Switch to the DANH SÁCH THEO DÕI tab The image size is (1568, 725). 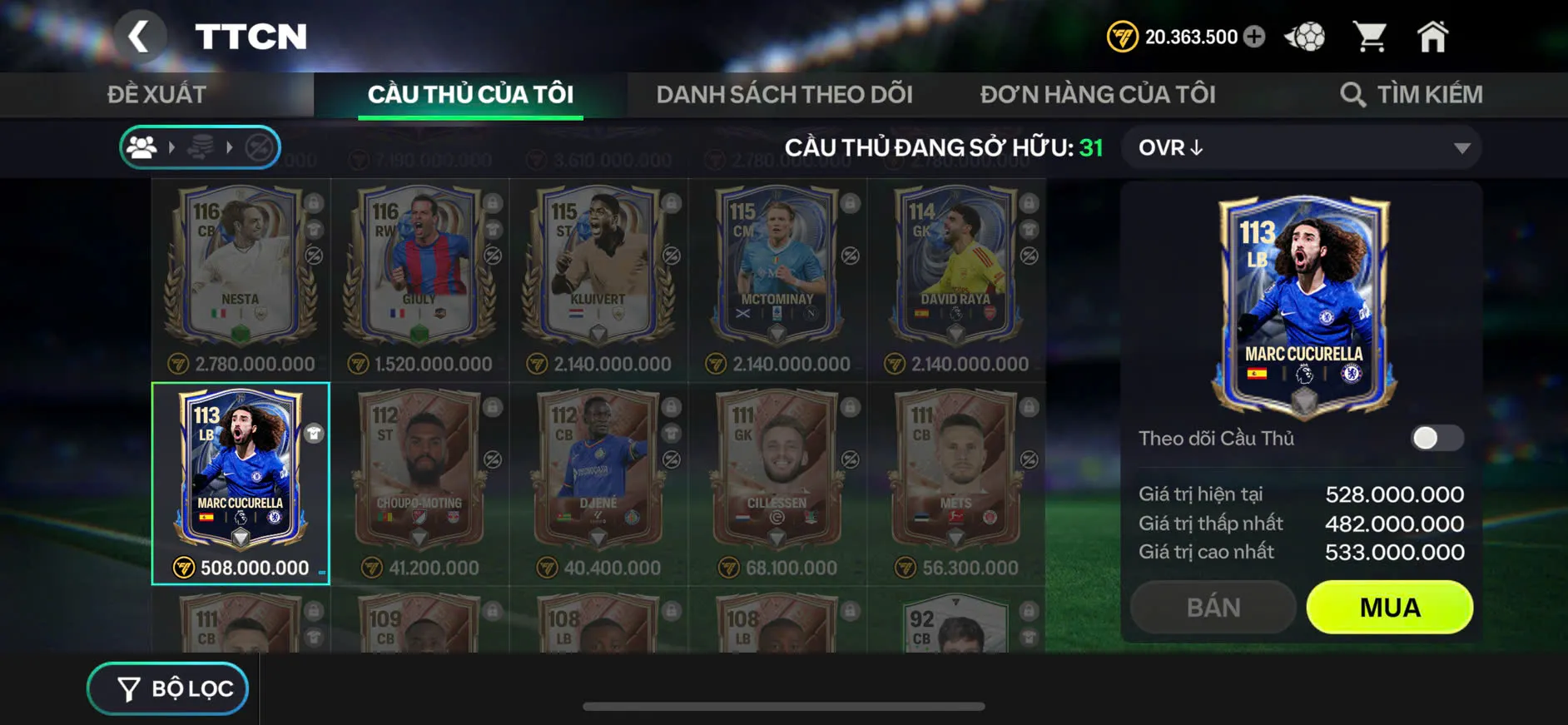coord(784,93)
